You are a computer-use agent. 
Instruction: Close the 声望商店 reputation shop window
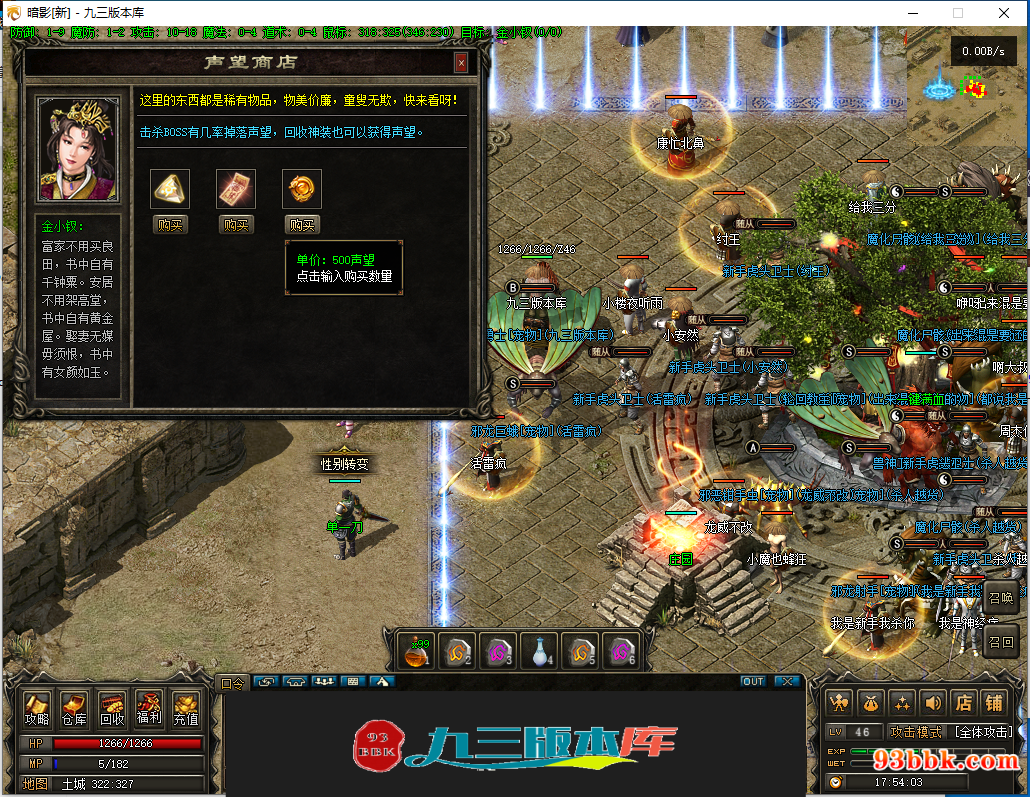[x=461, y=63]
